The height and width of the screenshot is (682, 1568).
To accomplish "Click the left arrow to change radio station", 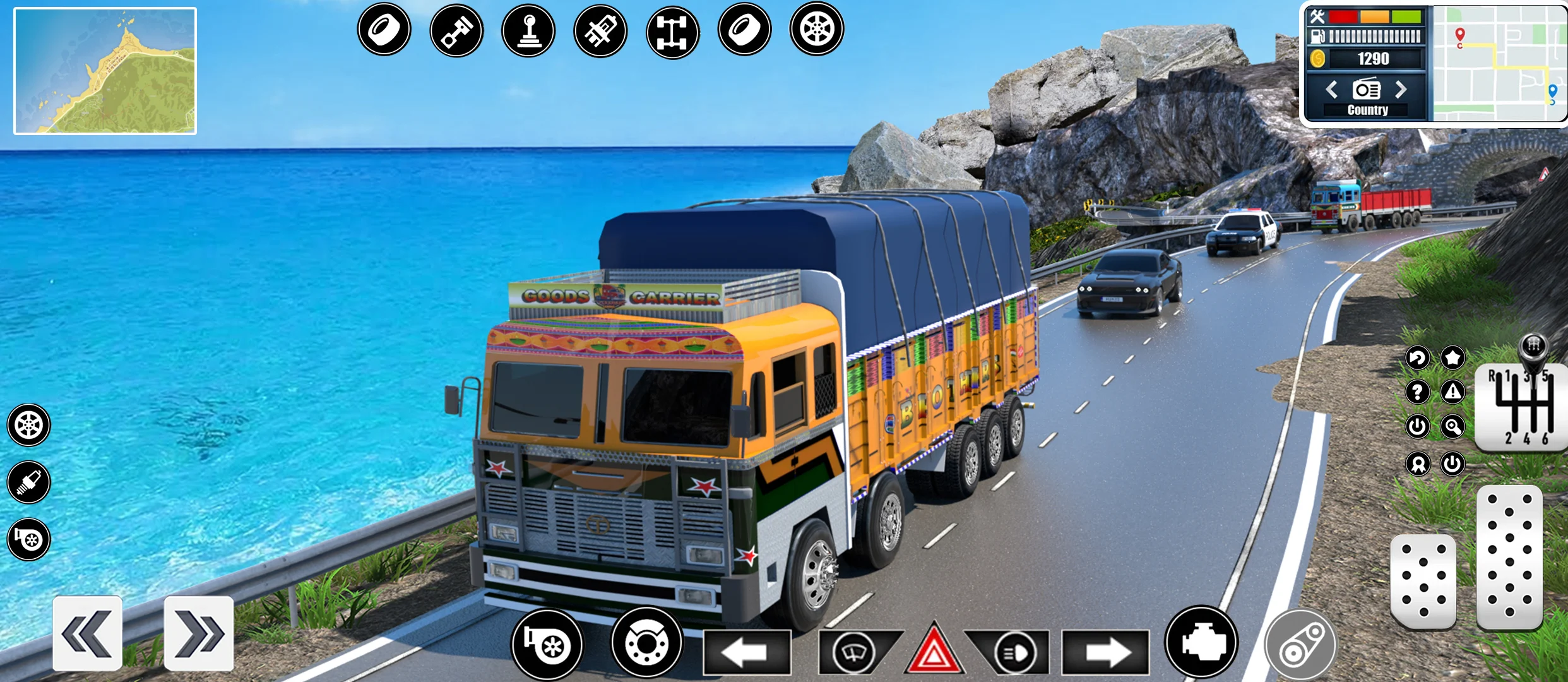I will [x=1332, y=91].
